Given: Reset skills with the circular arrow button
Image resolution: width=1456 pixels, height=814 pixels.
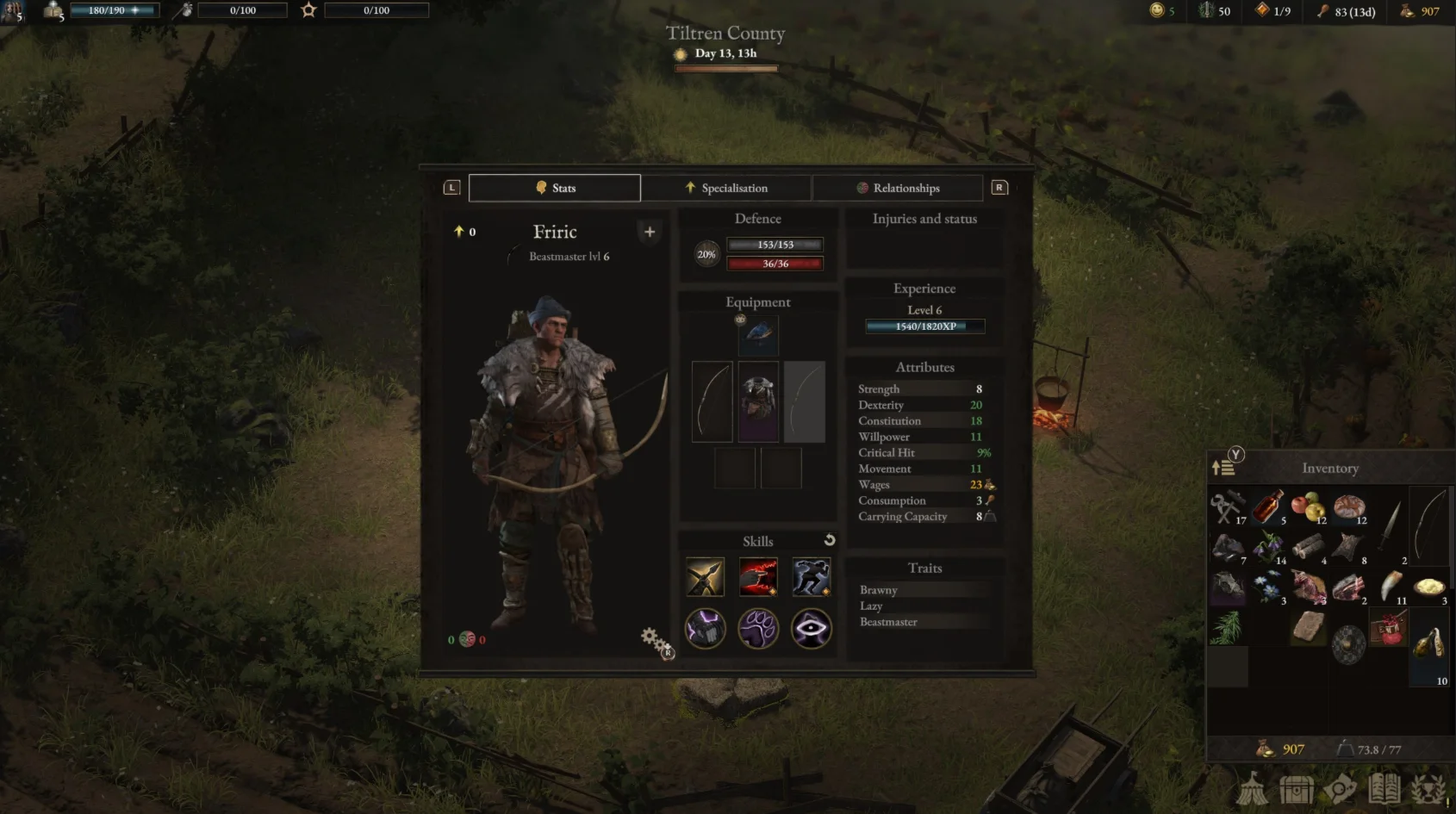Looking at the screenshot, I should [830, 540].
